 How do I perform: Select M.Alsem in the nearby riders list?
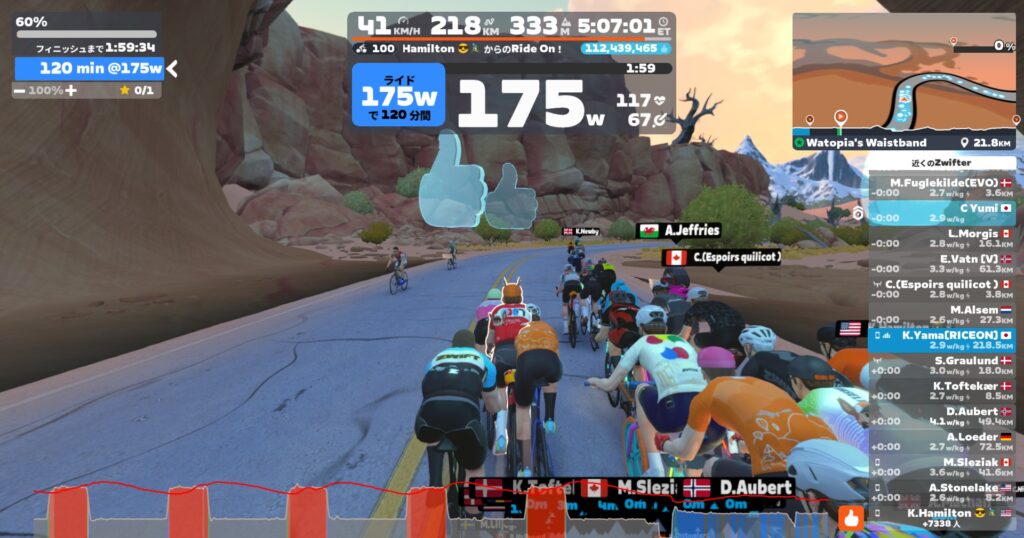click(941, 315)
